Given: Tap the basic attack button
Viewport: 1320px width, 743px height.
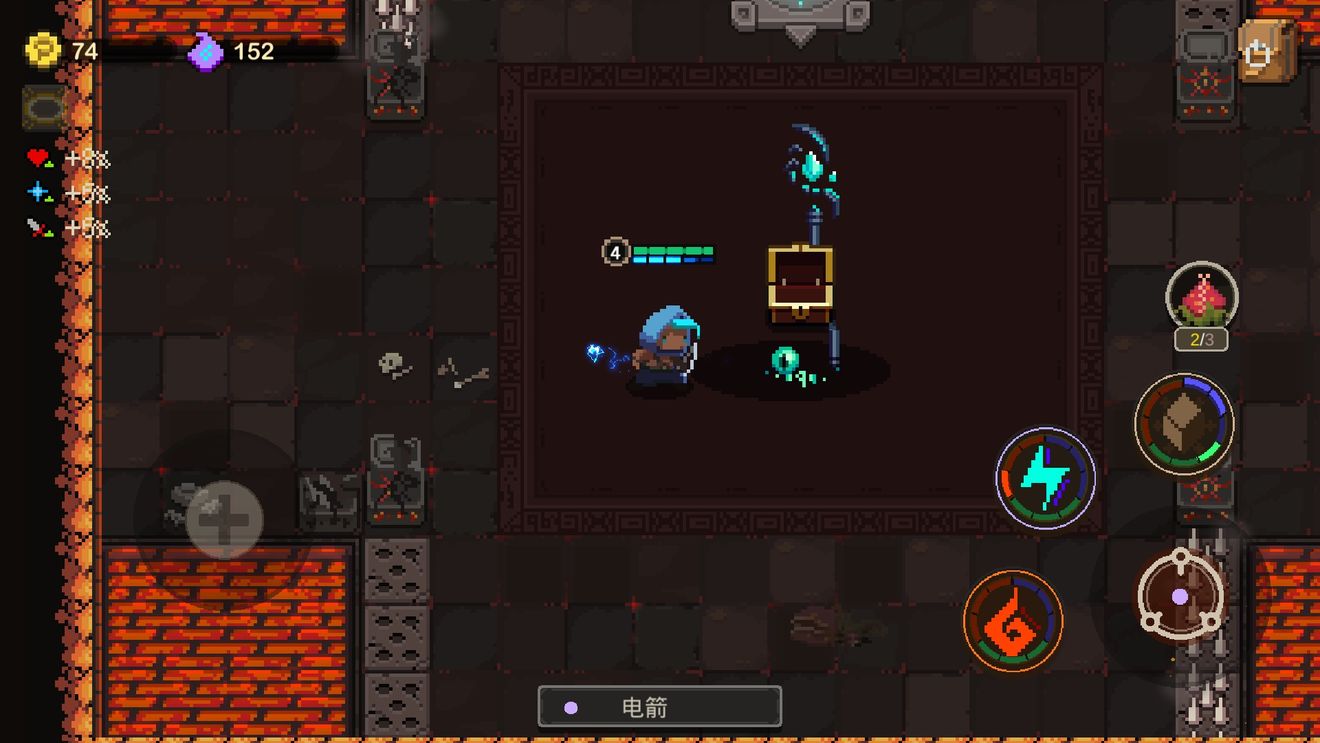Looking at the screenshot, I should pos(1181,595).
